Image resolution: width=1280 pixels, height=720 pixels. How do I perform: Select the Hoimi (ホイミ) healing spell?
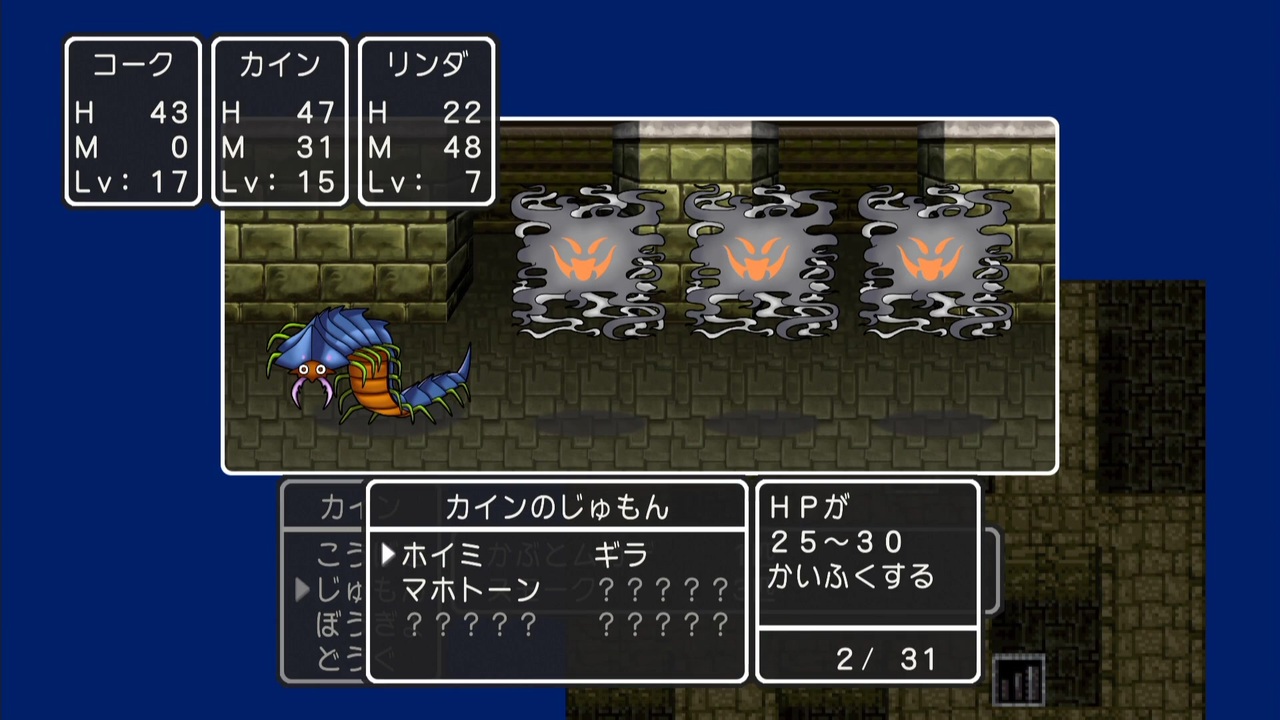(x=440, y=557)
